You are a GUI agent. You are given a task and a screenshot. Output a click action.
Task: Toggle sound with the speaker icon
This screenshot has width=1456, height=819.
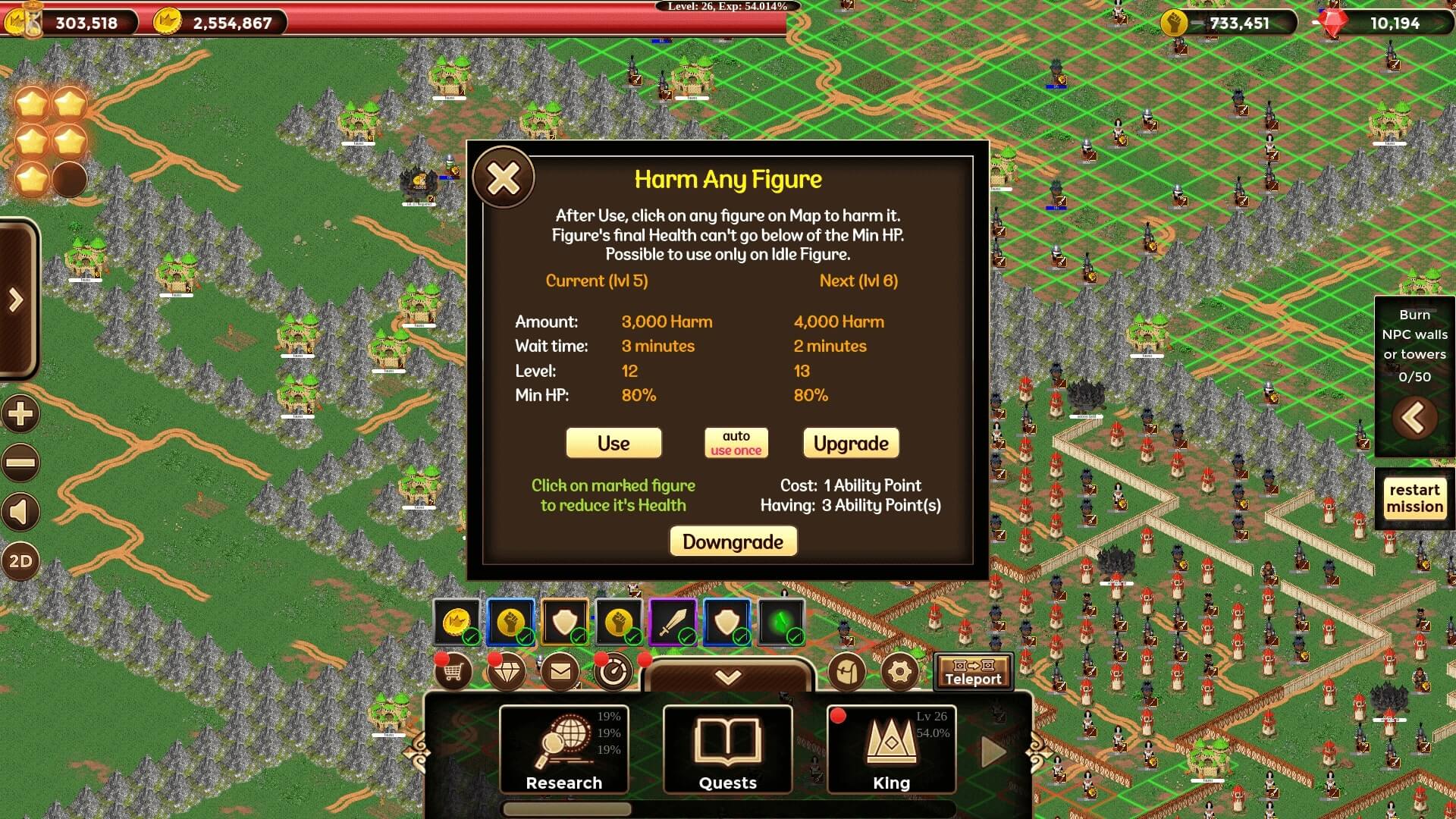click(20, 513)
